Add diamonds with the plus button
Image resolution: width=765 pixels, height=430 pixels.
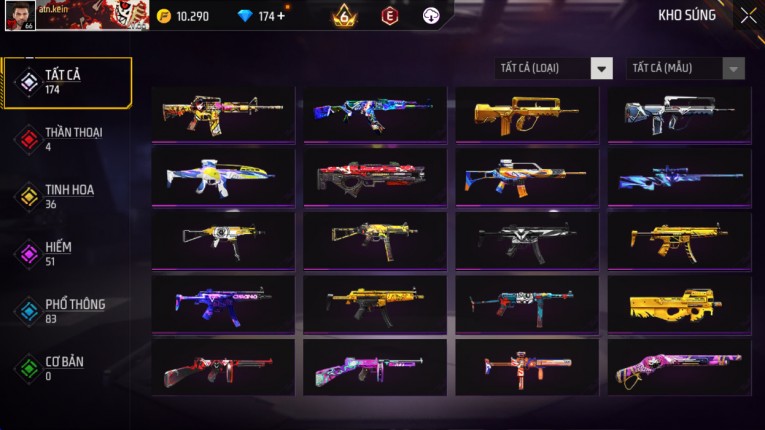click(280, 16)
